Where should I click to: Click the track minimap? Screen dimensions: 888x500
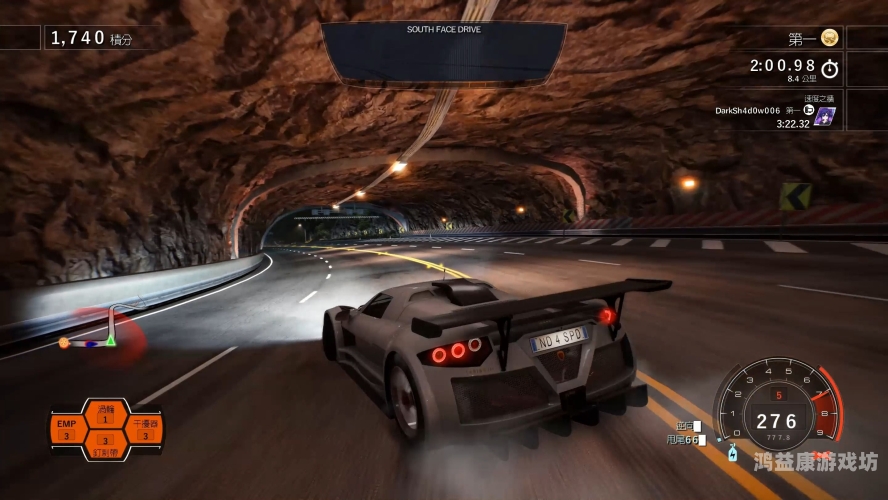click(x=100, y=333)
